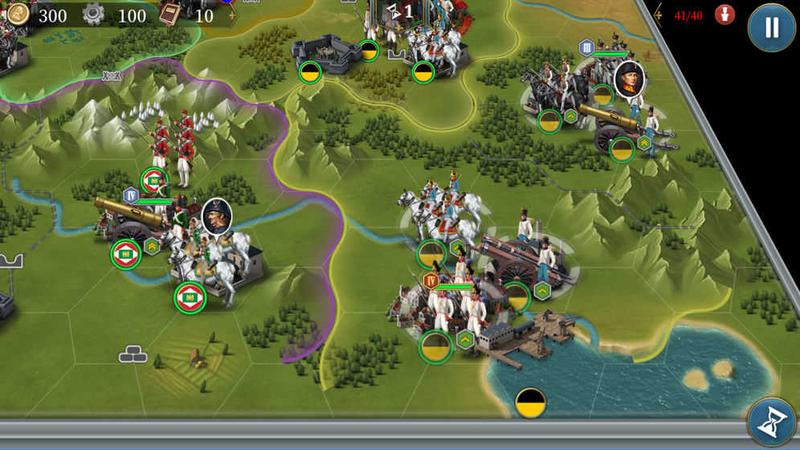The height and width of the screenshot is (450, 800).
Task: Select the red-coated infantry unit
Action: (x=170, y=148)
